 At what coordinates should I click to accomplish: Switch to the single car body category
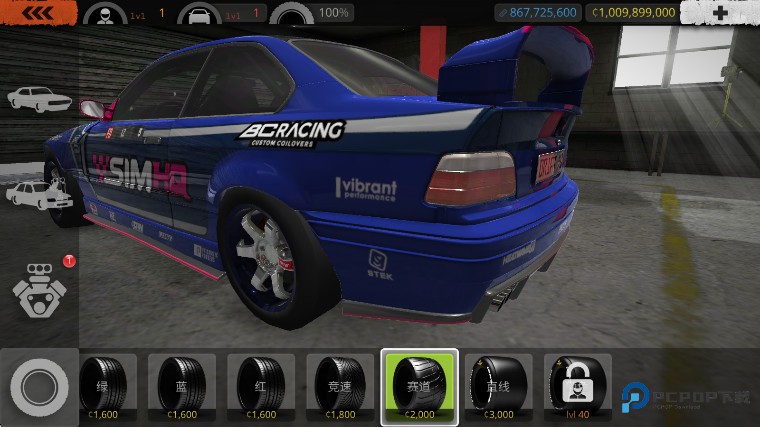pyautogui.click(x=37, y=98)
